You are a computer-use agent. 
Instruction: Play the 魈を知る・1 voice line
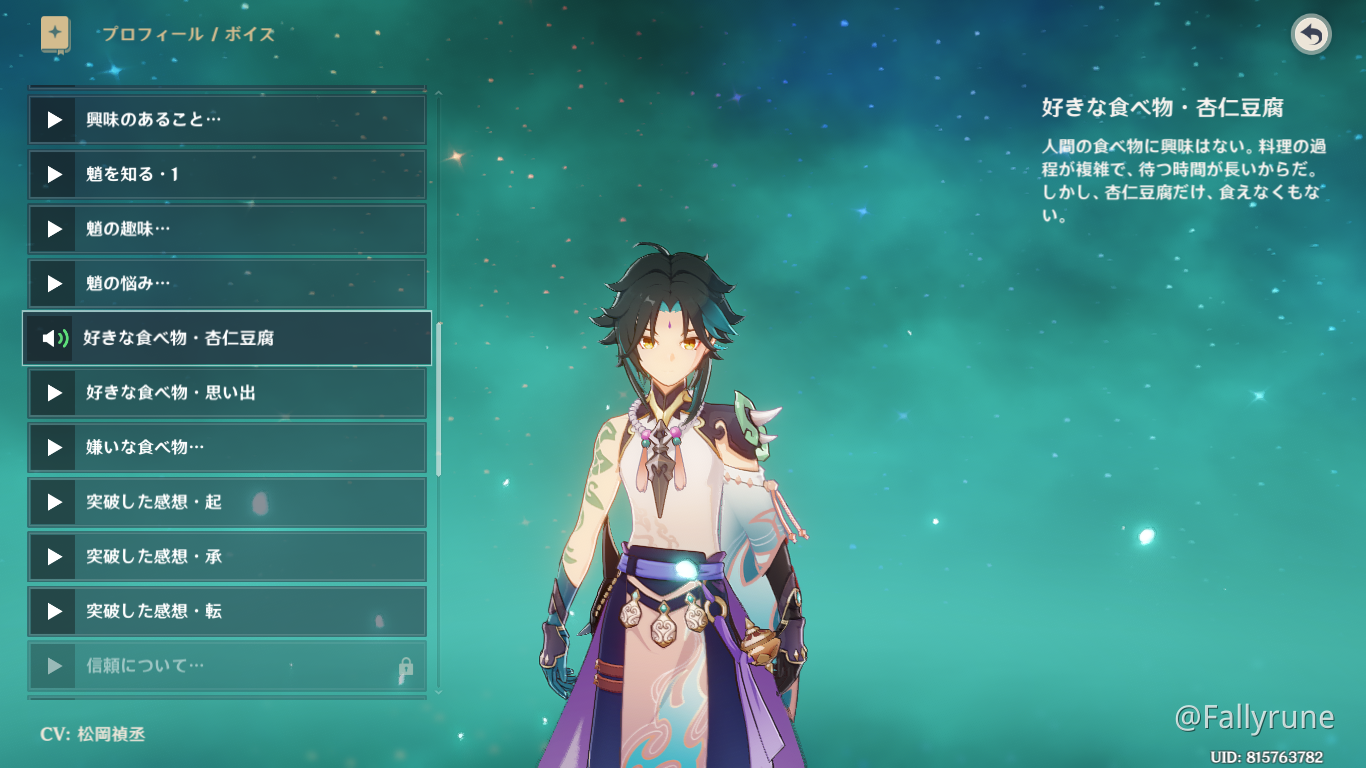pos(227,175)
